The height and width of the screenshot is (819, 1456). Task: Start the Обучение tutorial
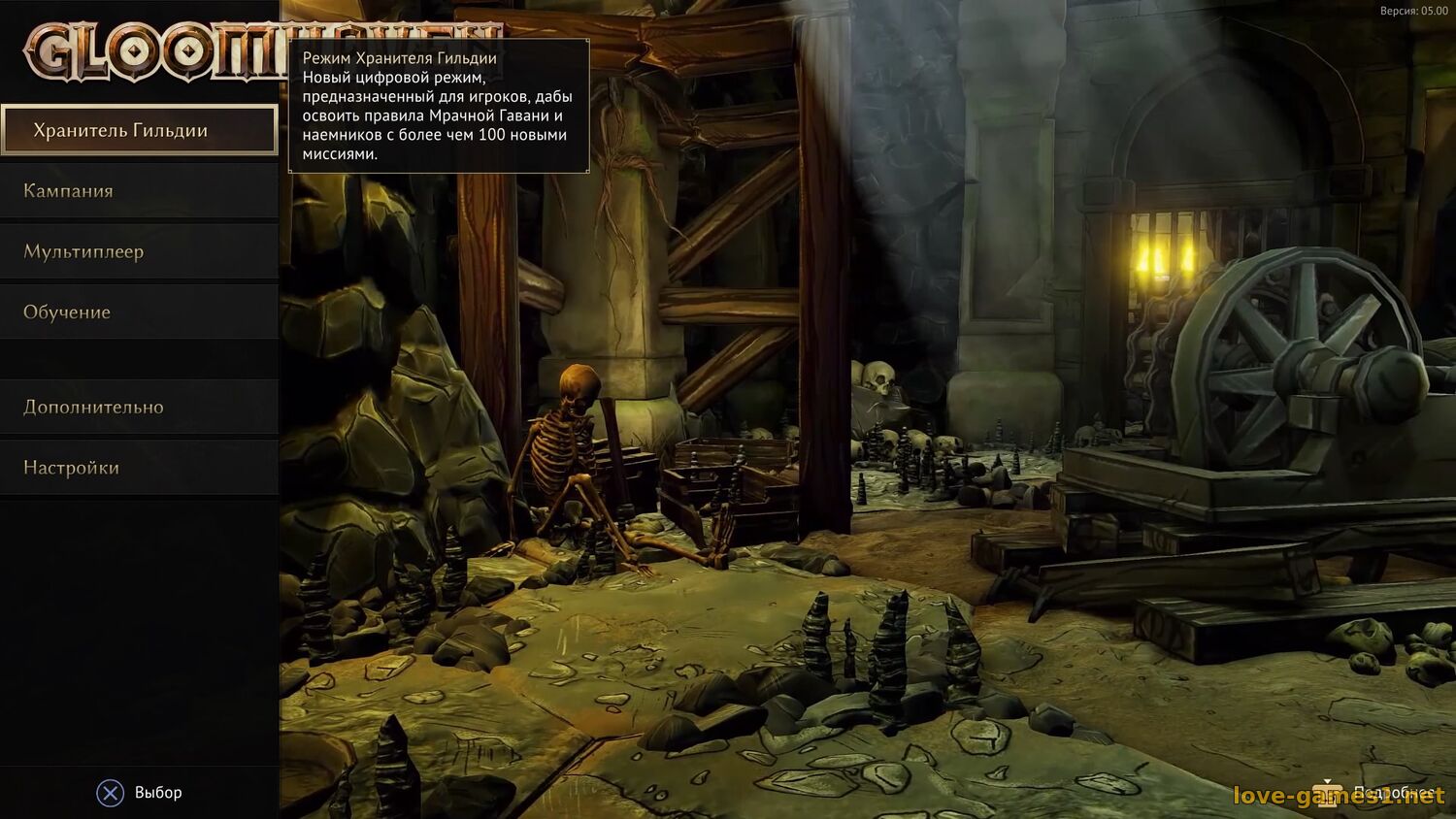(139, 311)
